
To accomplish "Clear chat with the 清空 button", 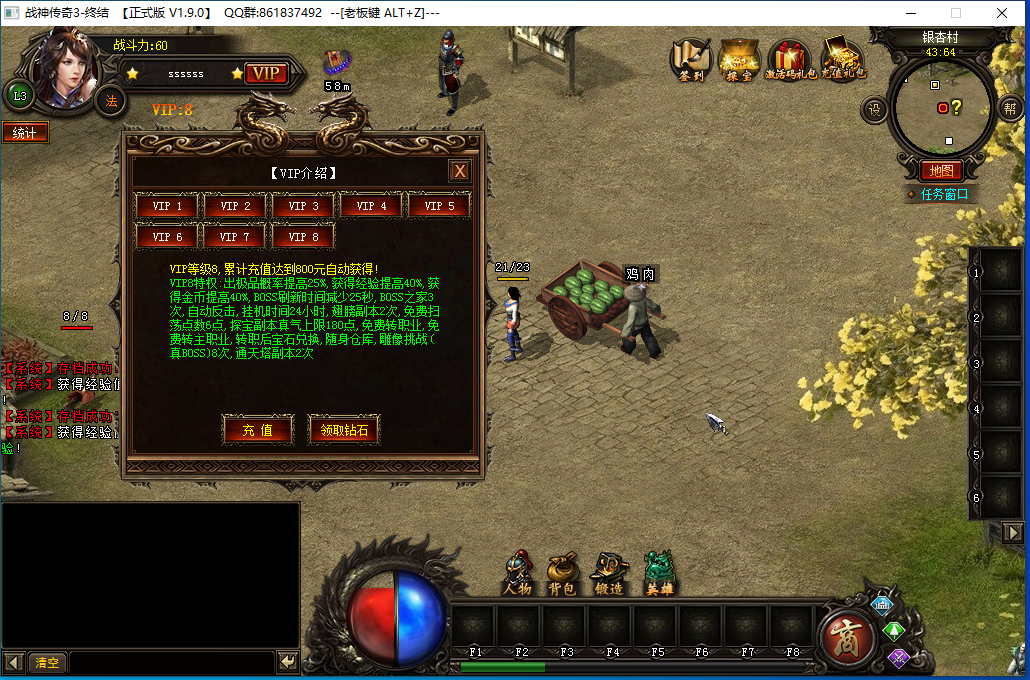I will pyautogui.click(x=47, y=662).
